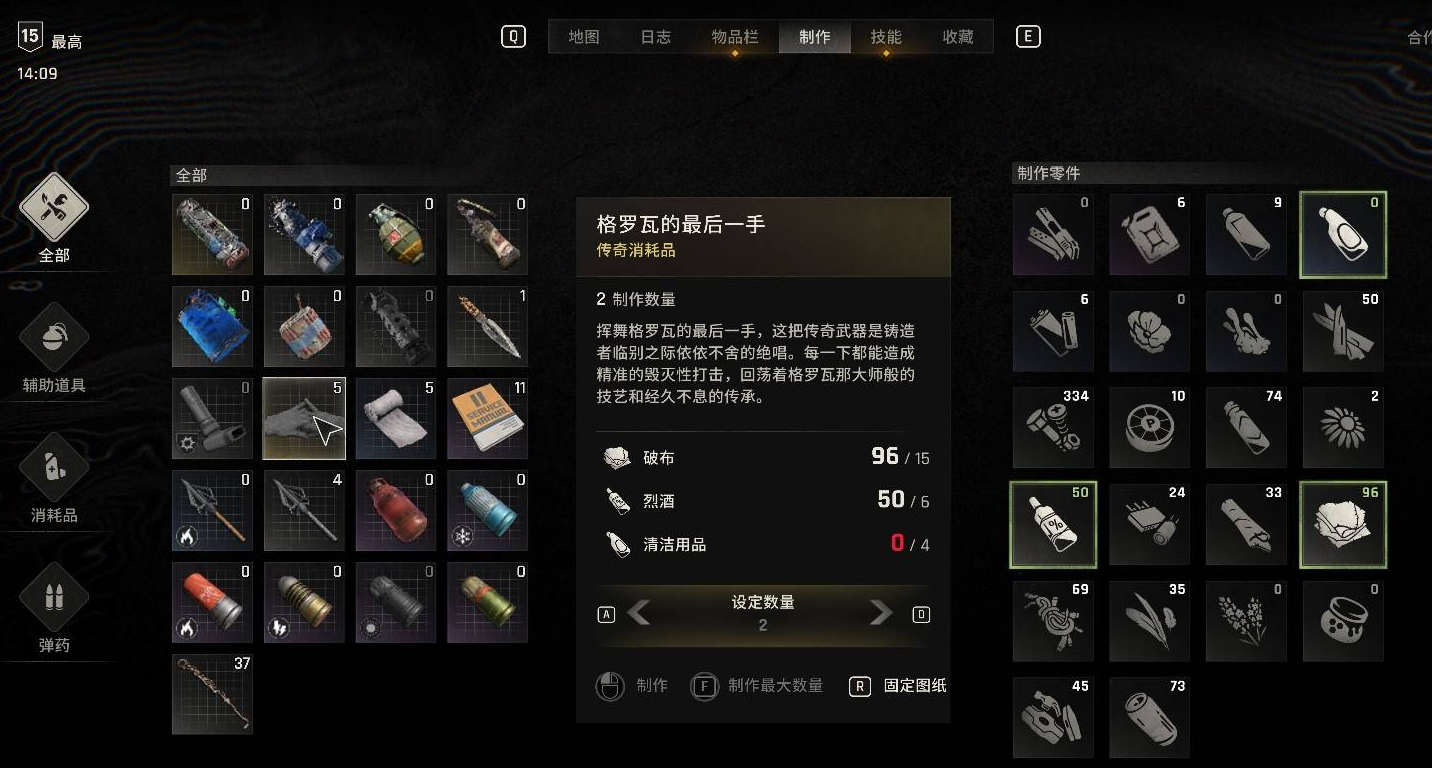Viewport: 1432px width, 768px height.
Task: Select the 弹药 ammo category icon
Action: (x=52, y=597)
